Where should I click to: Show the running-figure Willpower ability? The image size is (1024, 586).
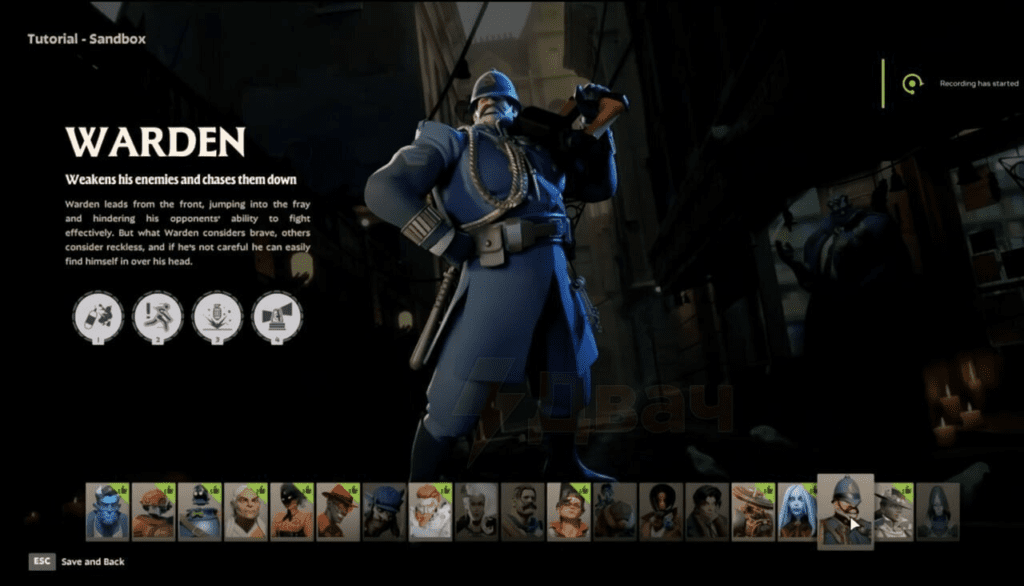click(x=158, y=317)
